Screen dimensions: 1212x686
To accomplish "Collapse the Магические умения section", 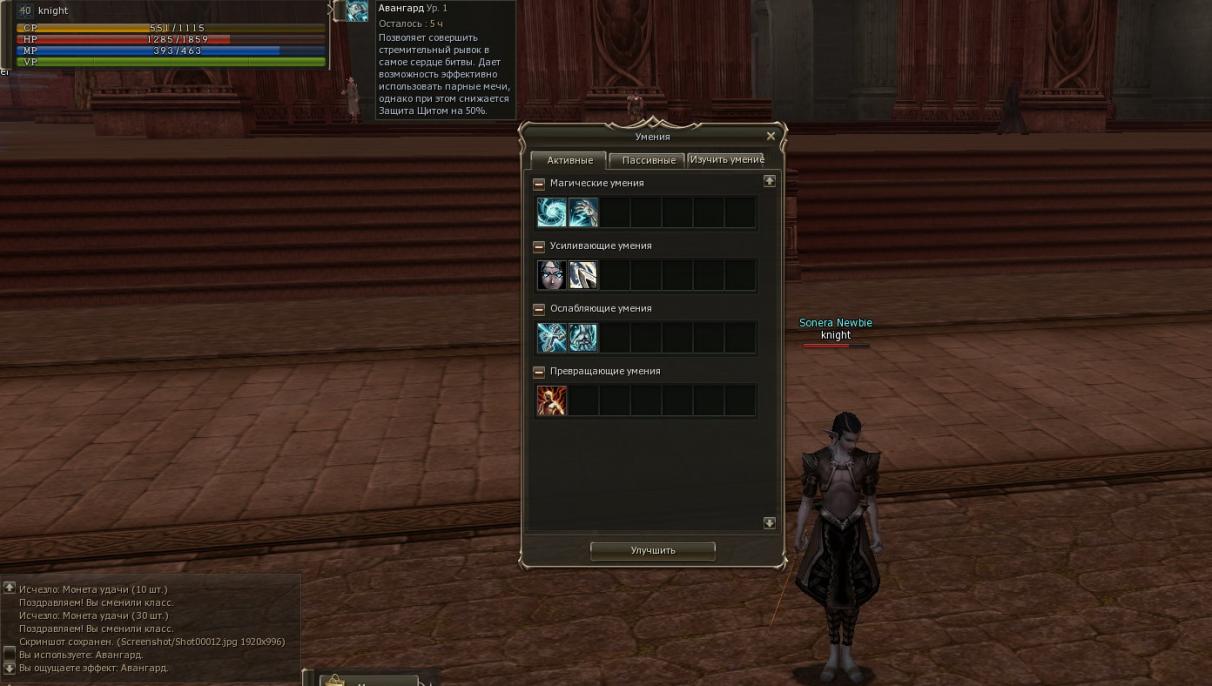I will coord(539,184).
